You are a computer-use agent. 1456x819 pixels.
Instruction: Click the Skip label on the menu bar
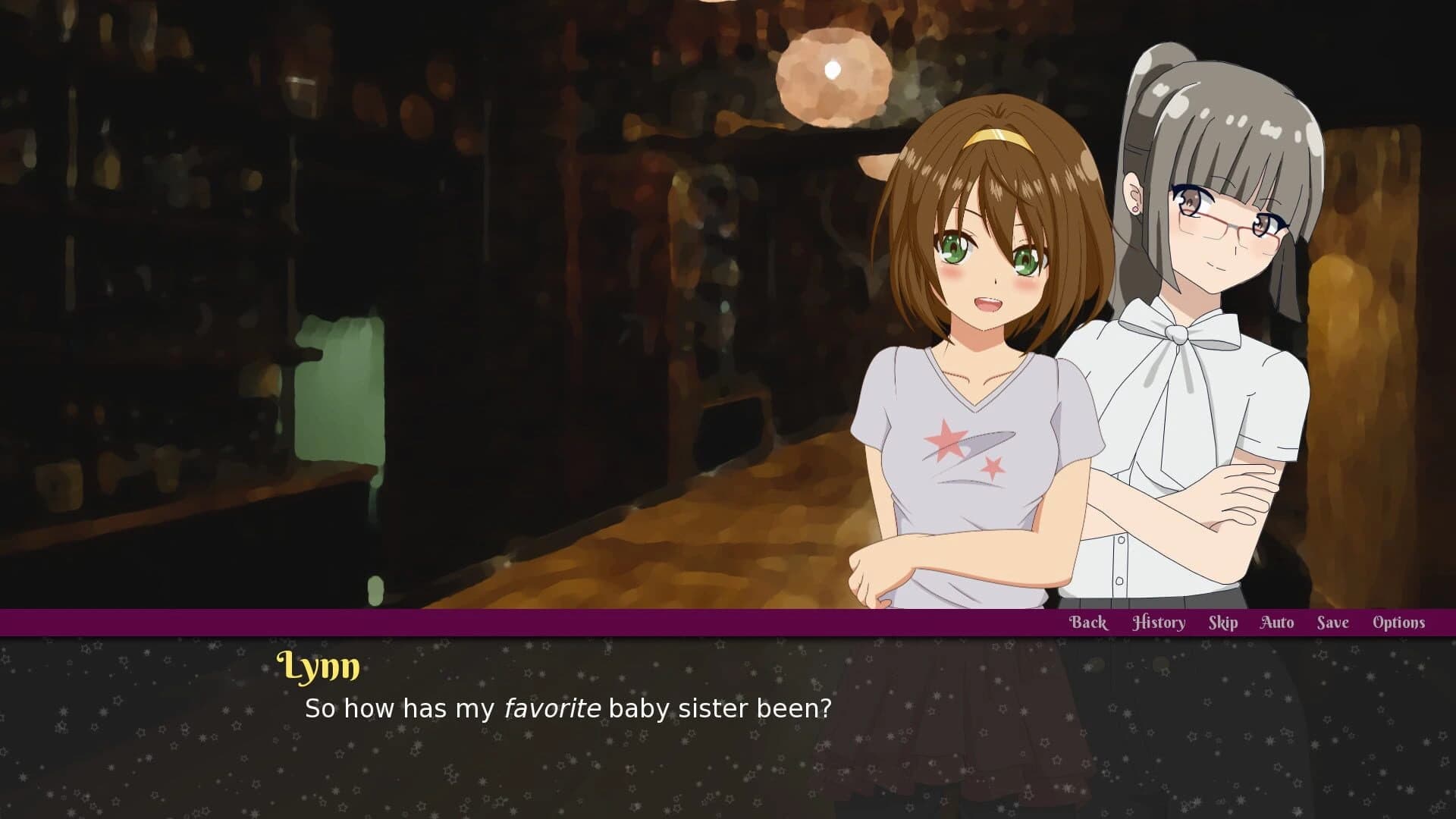point(1222,622)
